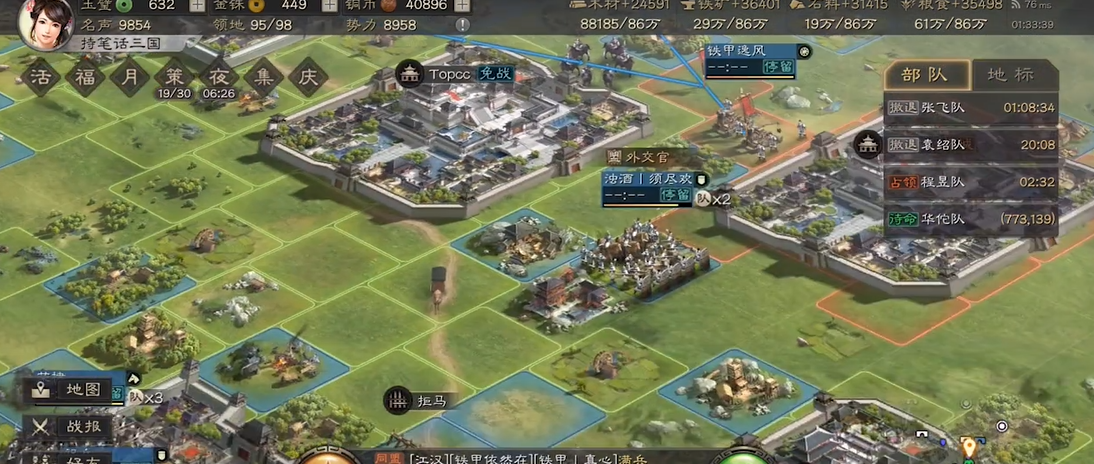Open the 地图 map button
The width and height of the screenshot is (1094, 464).
point(70,390)
